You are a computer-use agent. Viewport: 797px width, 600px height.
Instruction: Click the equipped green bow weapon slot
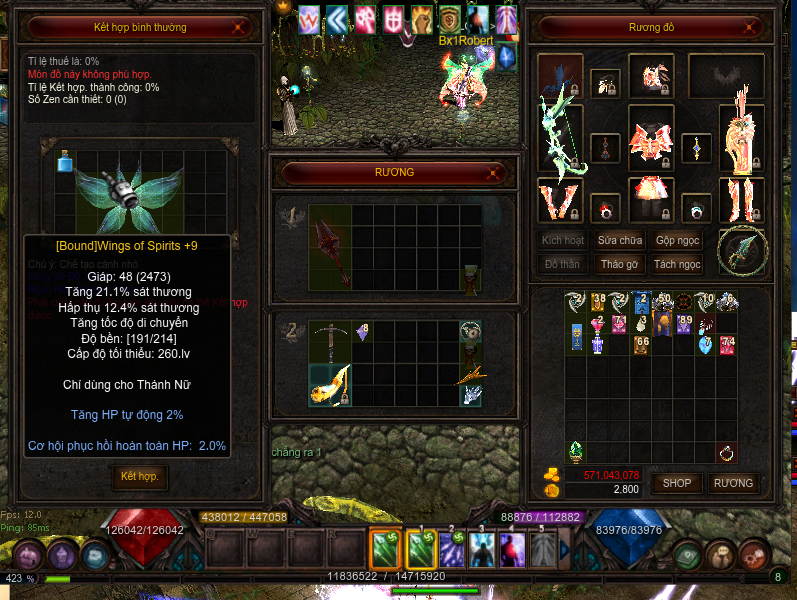coord(560,130)
